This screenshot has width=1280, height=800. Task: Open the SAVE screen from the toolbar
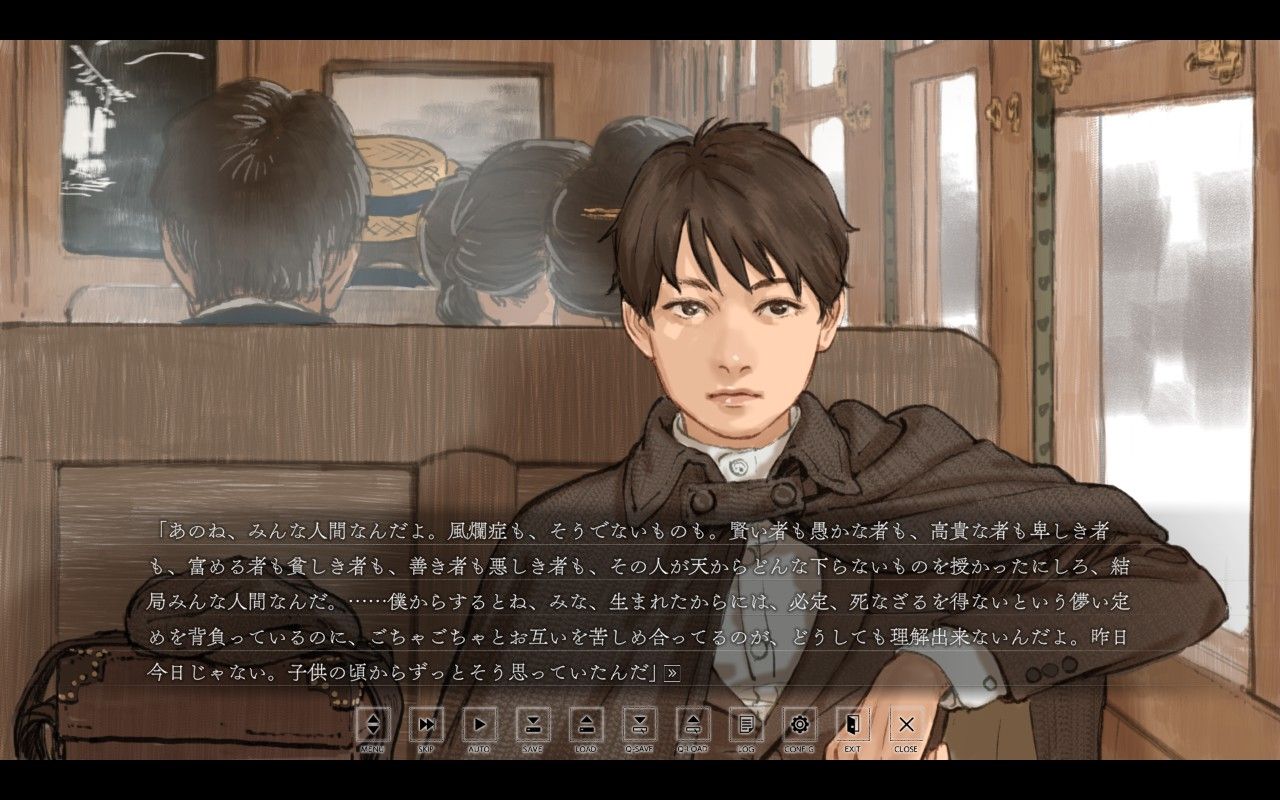(x=533, y=725)
